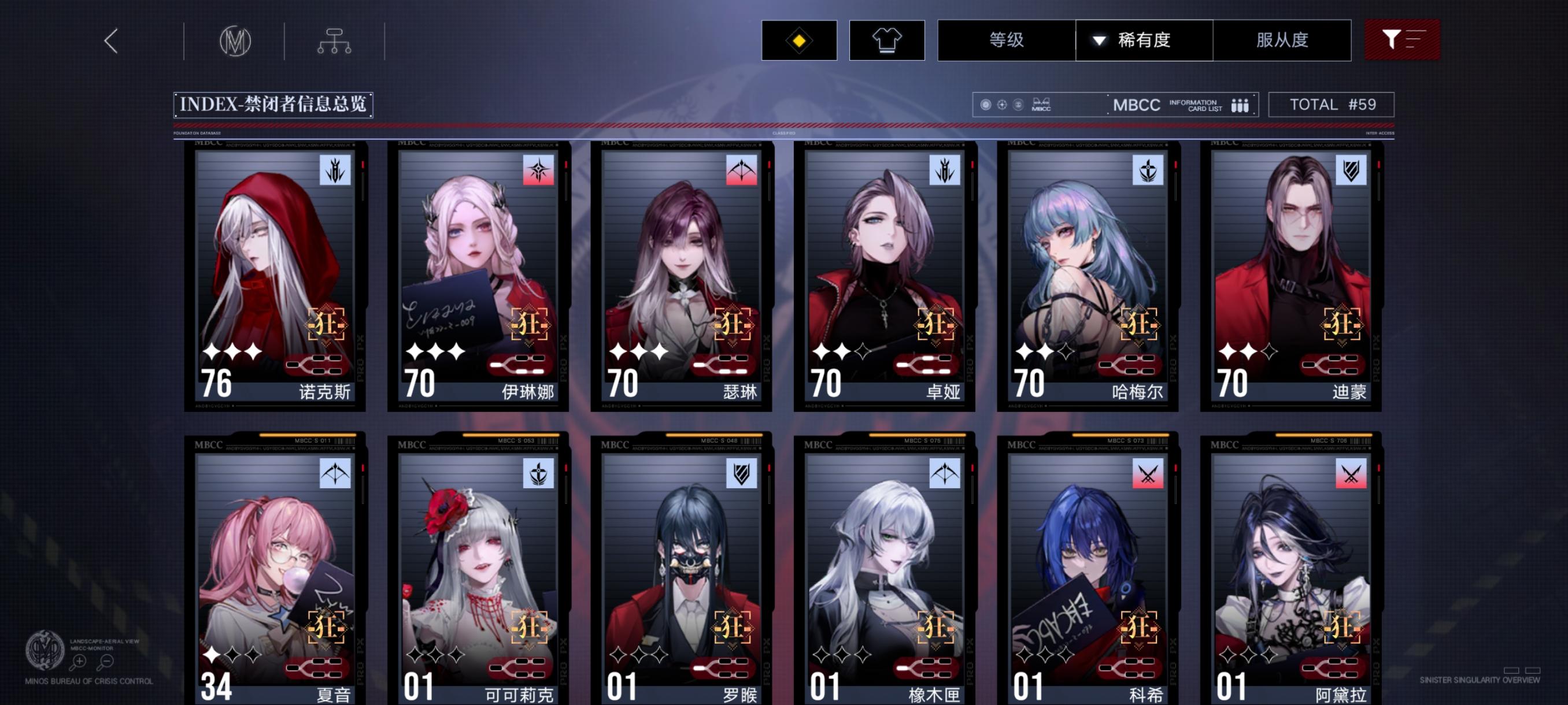Click the back arrow at top left
Viewport: 1568px width, 705px height.
click(111, 43)
